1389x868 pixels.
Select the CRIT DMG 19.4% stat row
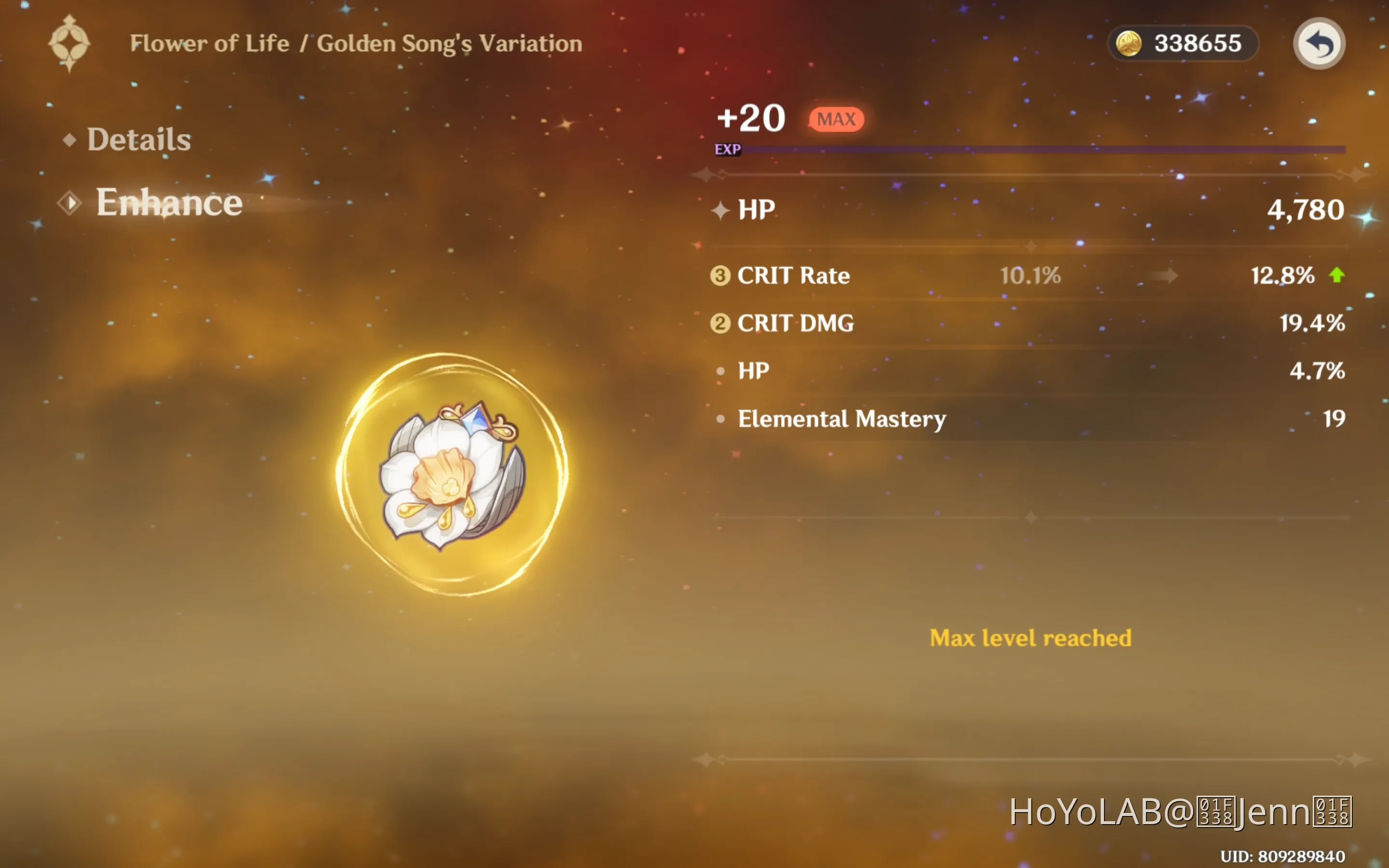(976, 323)
